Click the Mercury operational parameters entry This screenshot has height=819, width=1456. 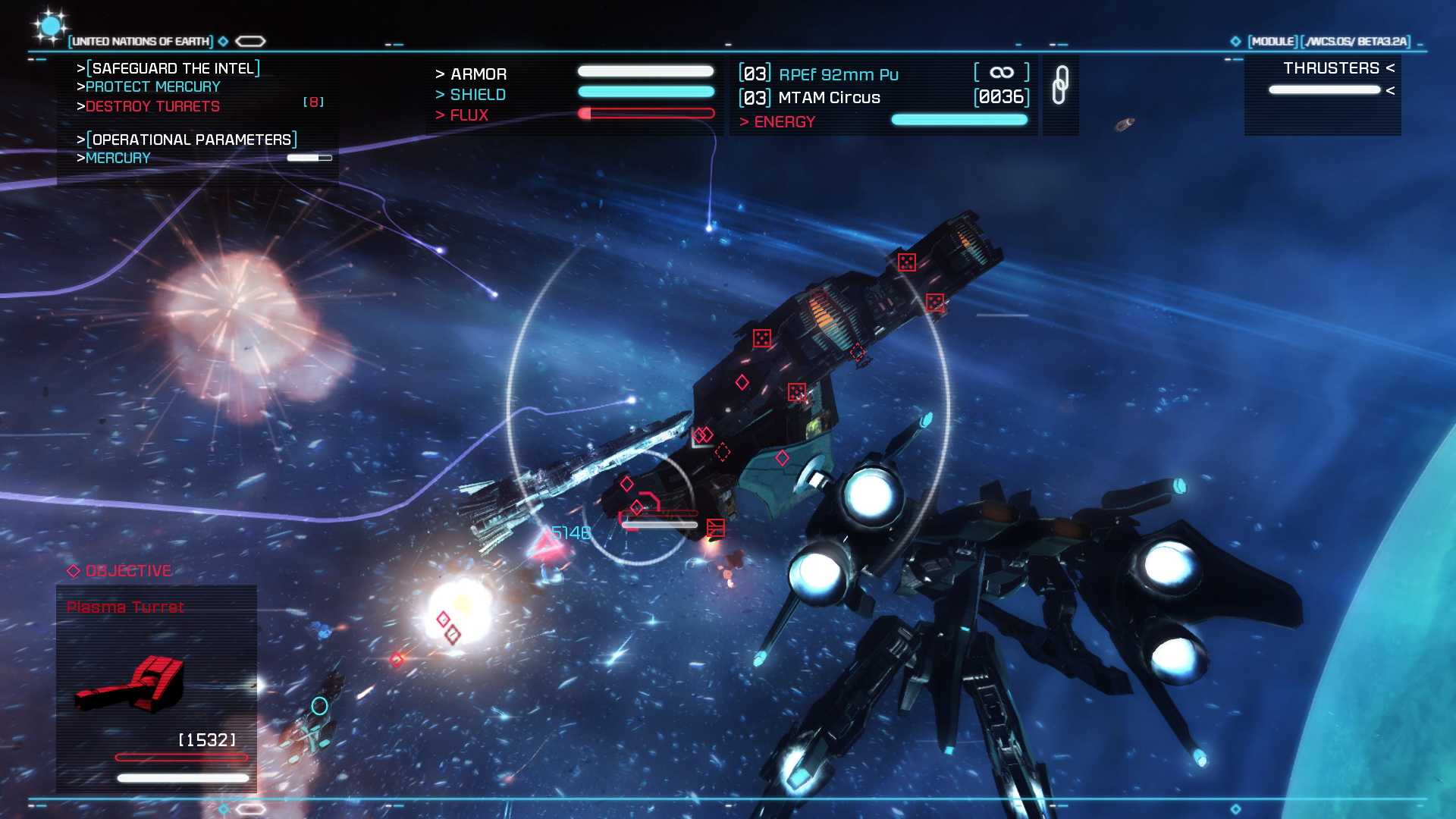click(118, 158)
